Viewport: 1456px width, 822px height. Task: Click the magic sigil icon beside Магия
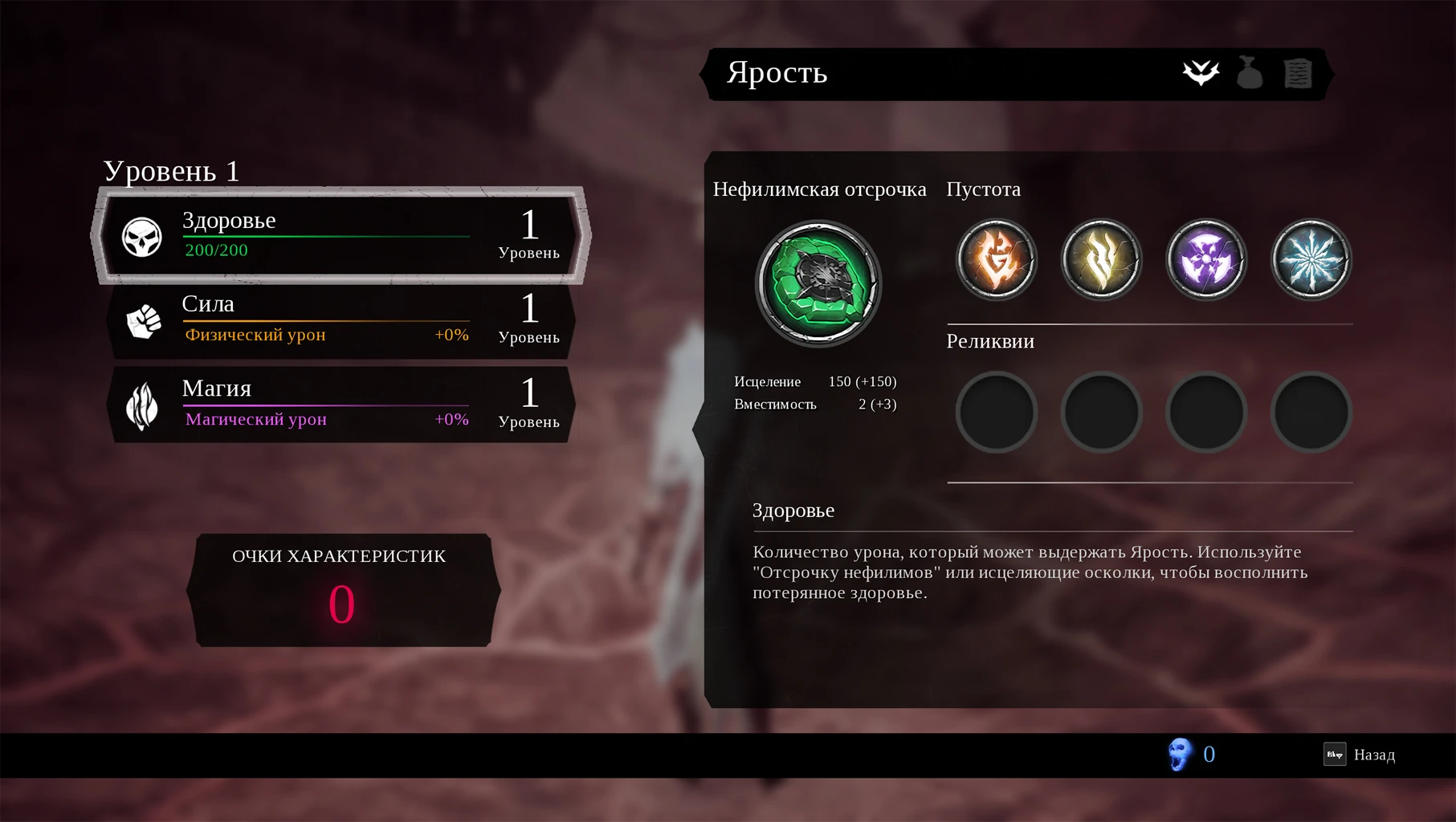point(143,403)
